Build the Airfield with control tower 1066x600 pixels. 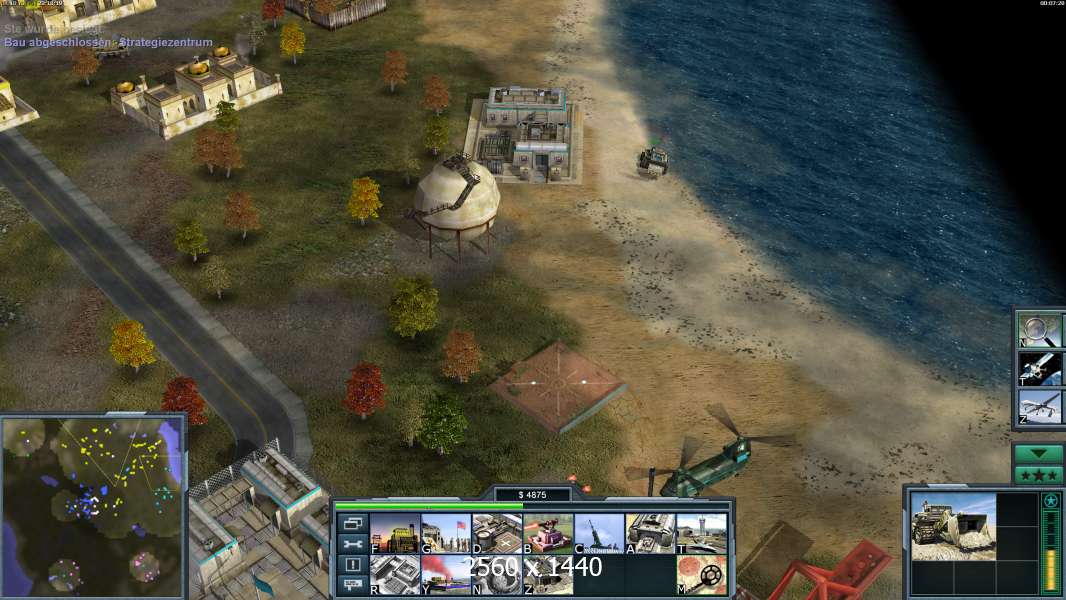click(701, 533)
